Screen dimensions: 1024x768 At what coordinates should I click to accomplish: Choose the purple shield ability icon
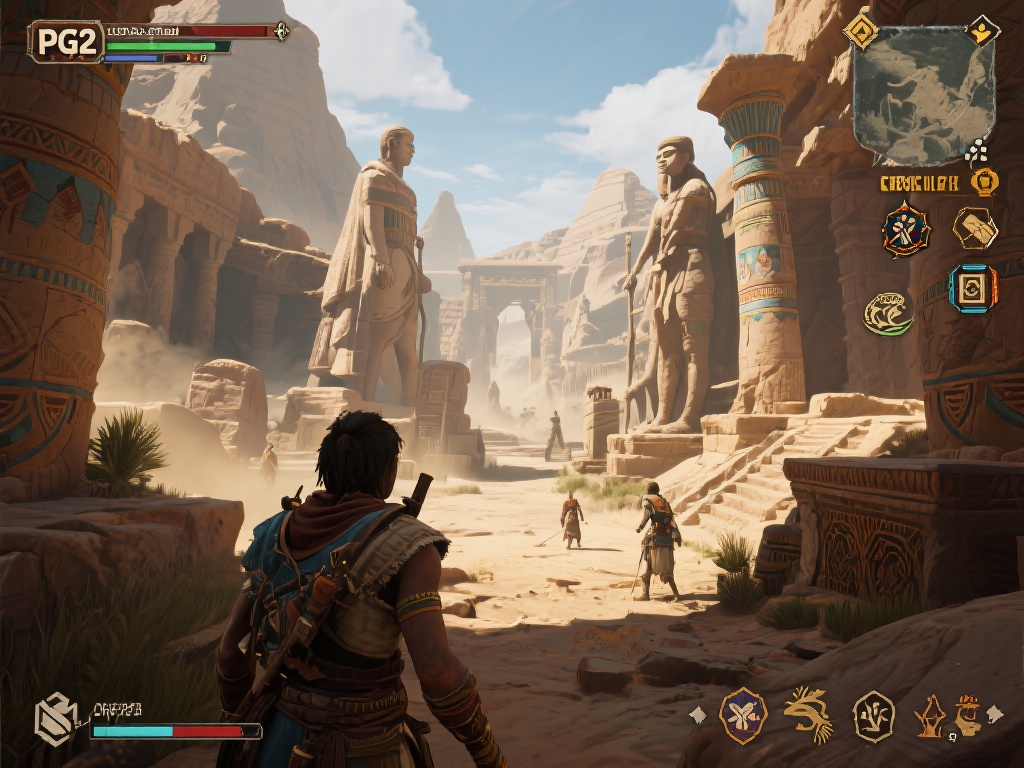pos(743,716)
